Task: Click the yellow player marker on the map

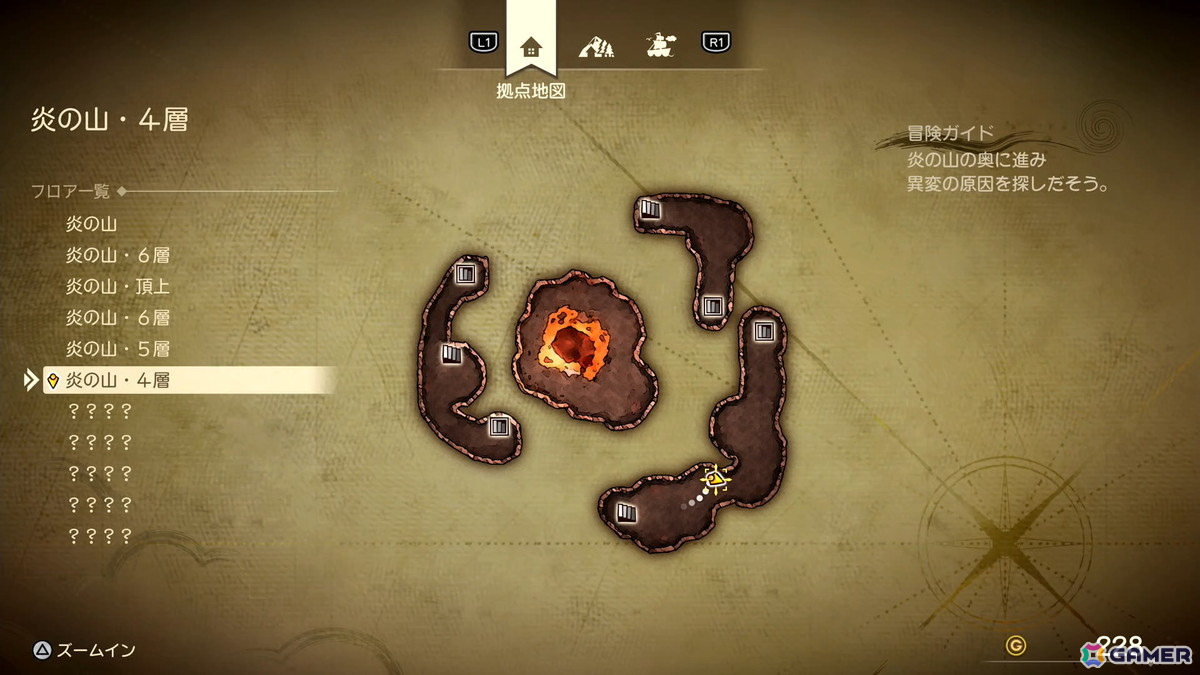Action: [714, 479]
